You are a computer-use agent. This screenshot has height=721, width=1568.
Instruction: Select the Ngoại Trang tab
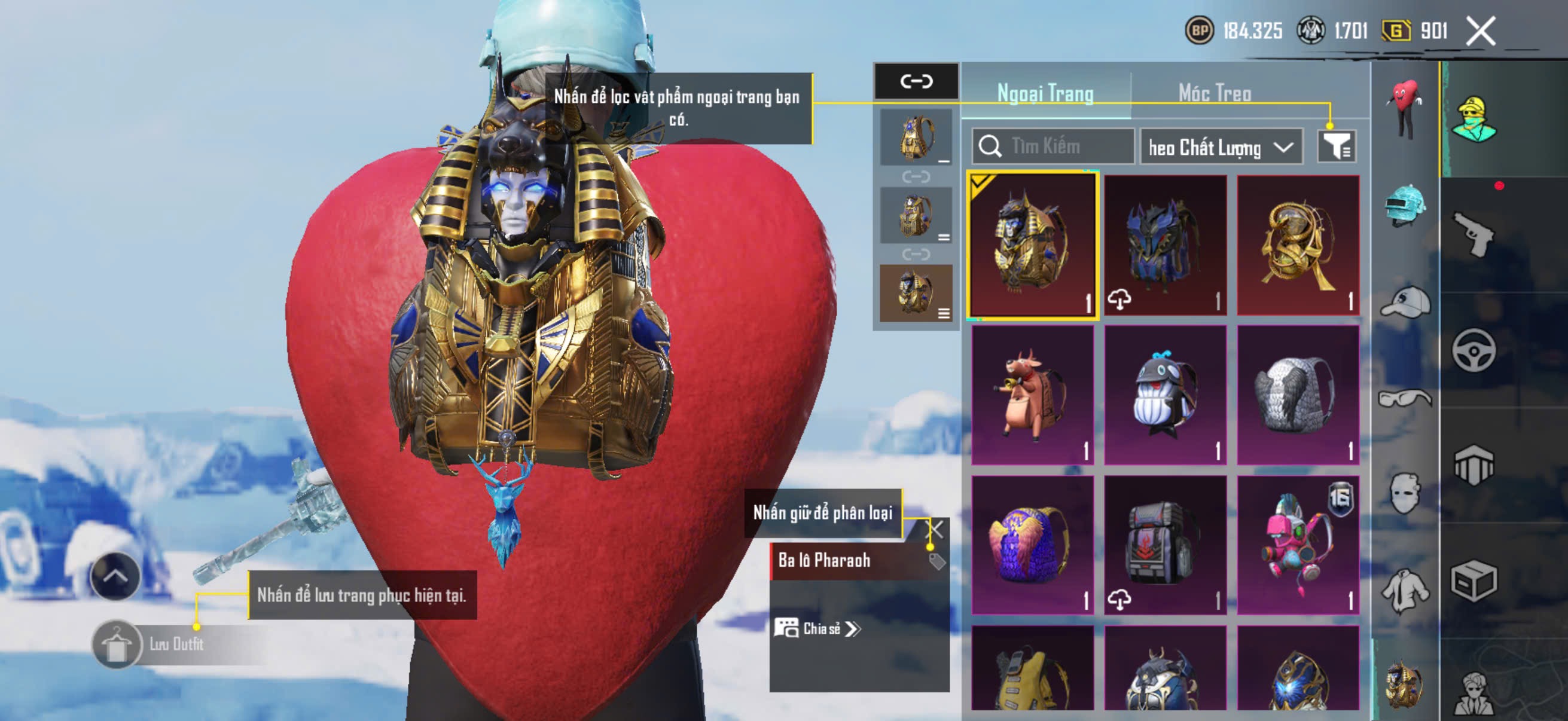pos(1045,93)
